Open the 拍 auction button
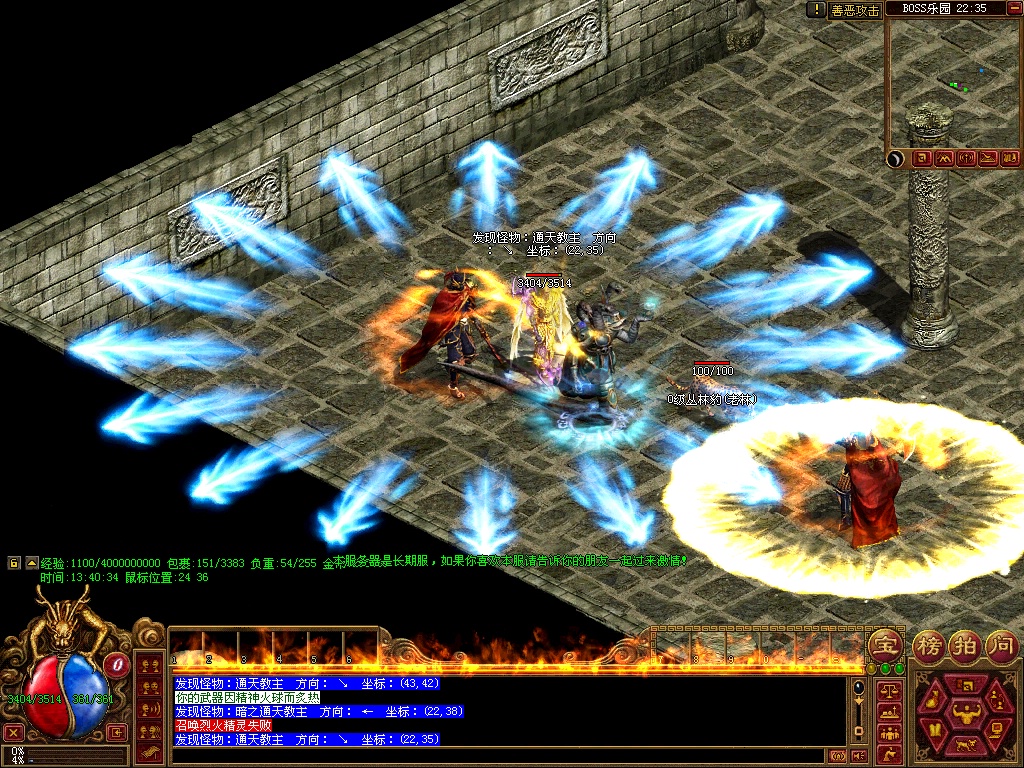 coord(965,645)
